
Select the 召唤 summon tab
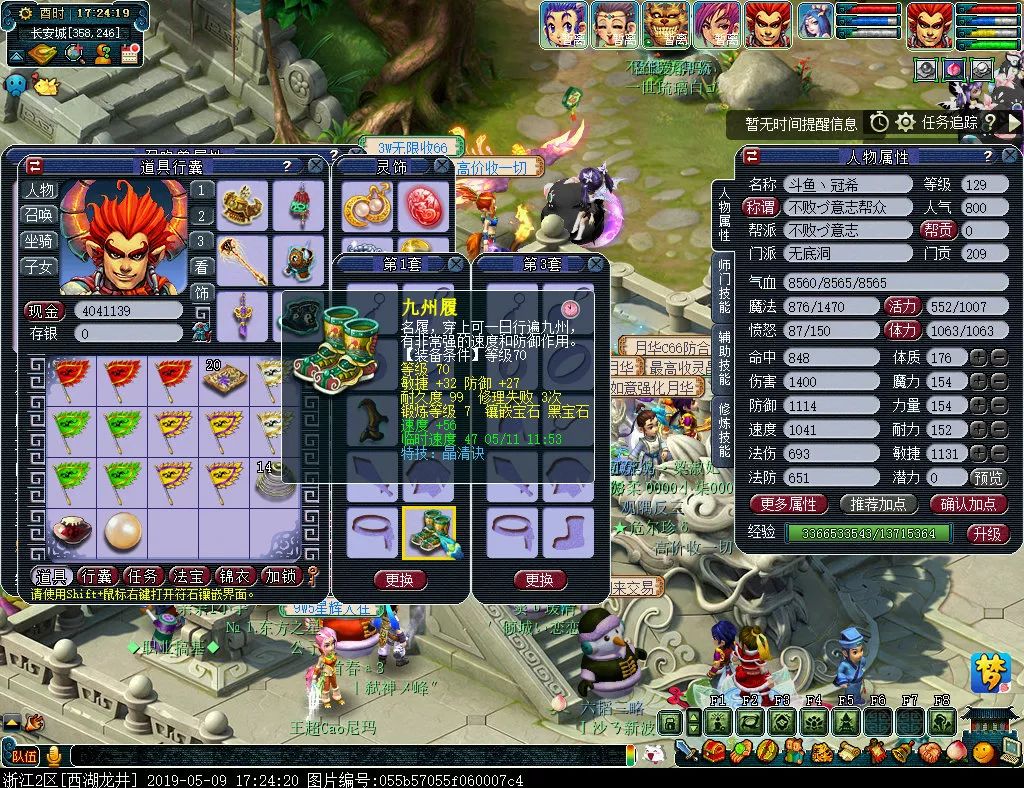pos(40,215)
